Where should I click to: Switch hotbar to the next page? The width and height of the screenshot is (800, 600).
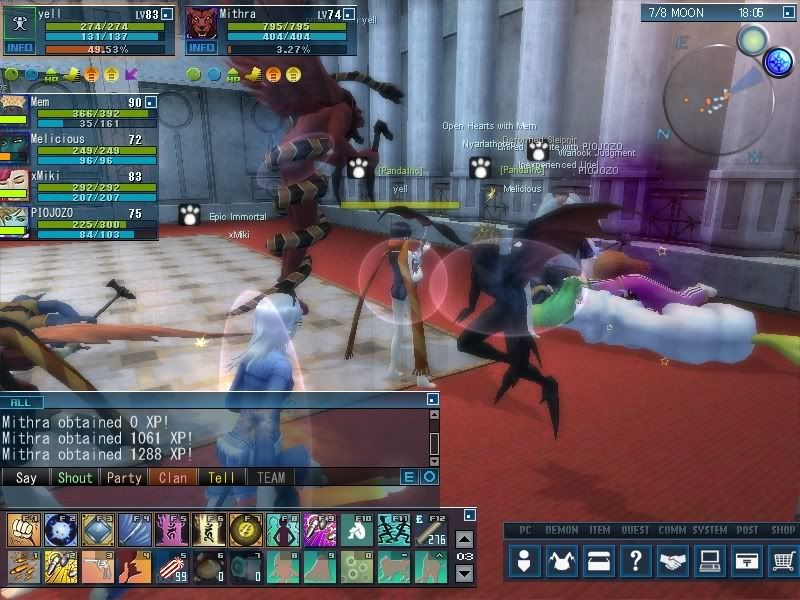pyautogui.click(x=464, y=573)
